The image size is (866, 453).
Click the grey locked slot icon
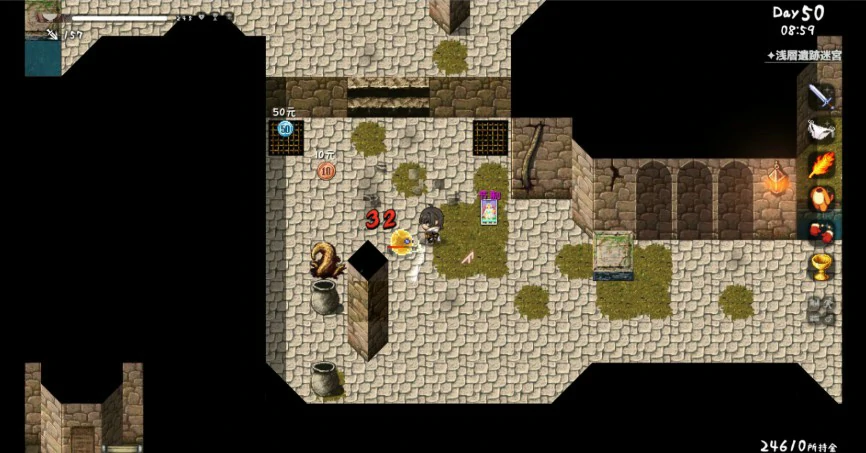821,309
